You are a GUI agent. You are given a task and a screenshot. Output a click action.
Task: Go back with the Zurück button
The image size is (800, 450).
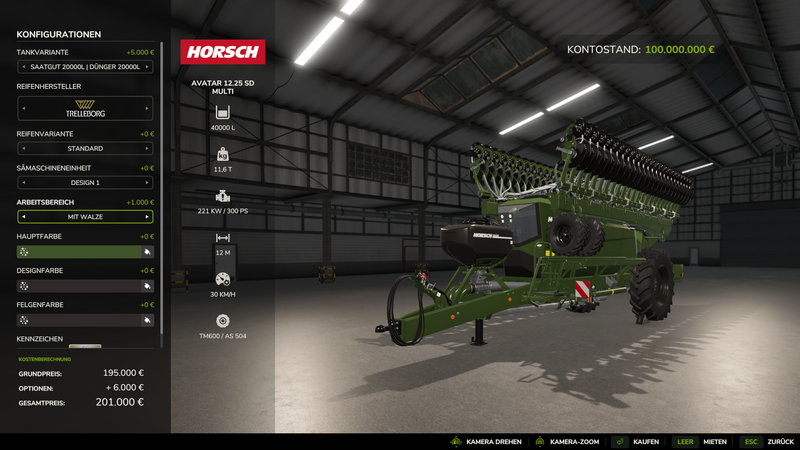coord(768,441)
